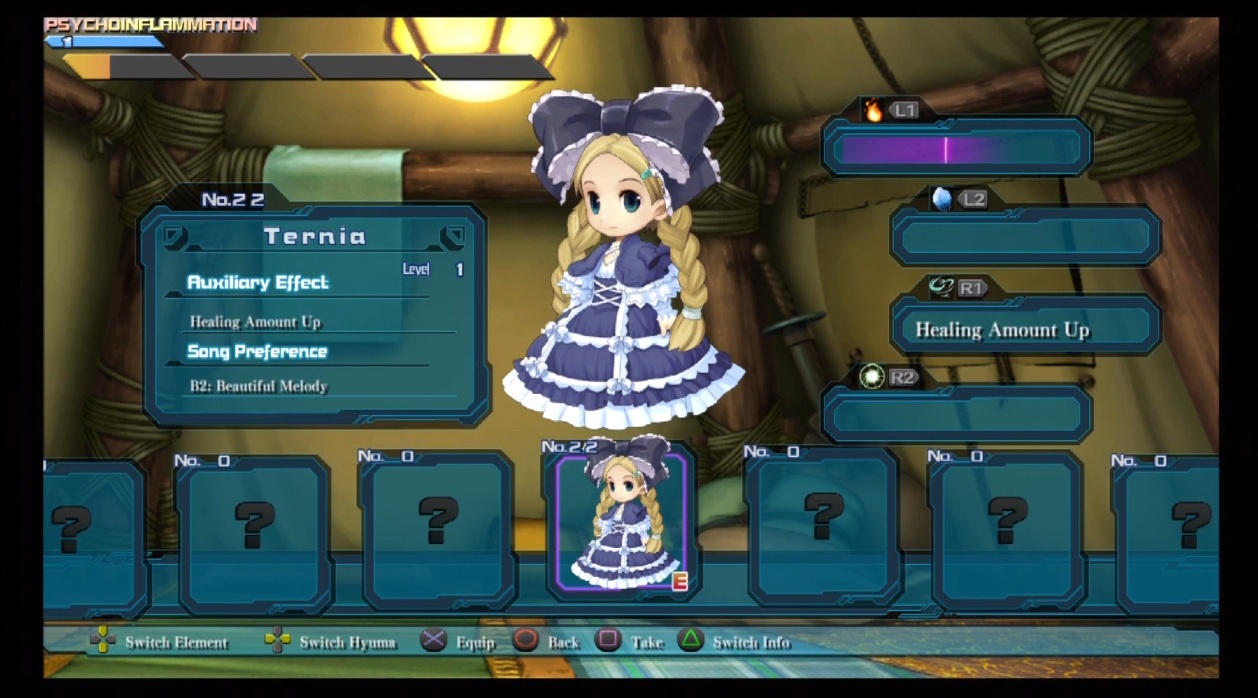This screenshot has height=698, width=1258.
Task: Select the Healing Amount Up wind slot
Action: 1025,329
